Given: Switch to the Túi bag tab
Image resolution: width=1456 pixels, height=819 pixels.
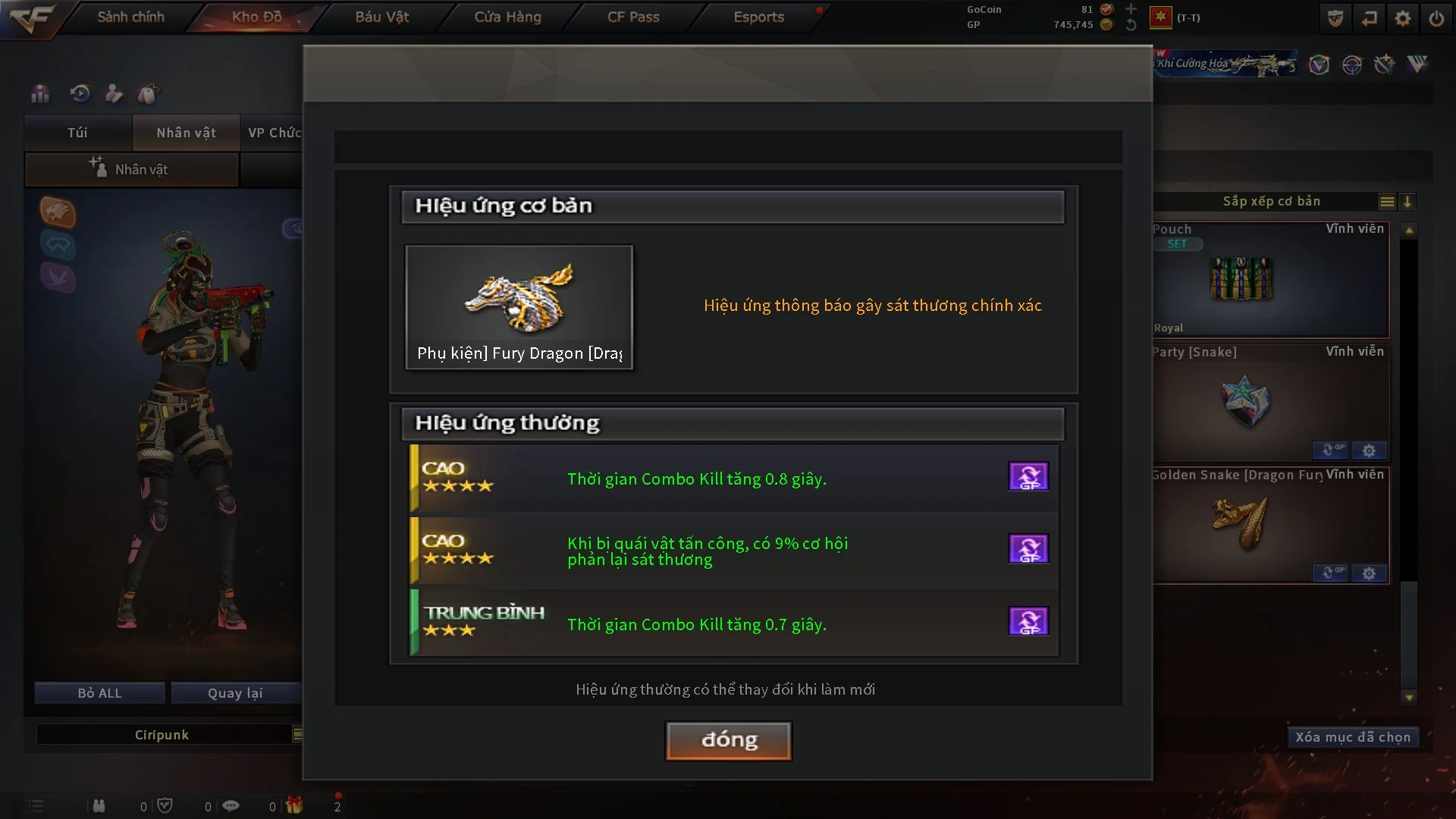Looking at the screenshot, I should 77,133.
